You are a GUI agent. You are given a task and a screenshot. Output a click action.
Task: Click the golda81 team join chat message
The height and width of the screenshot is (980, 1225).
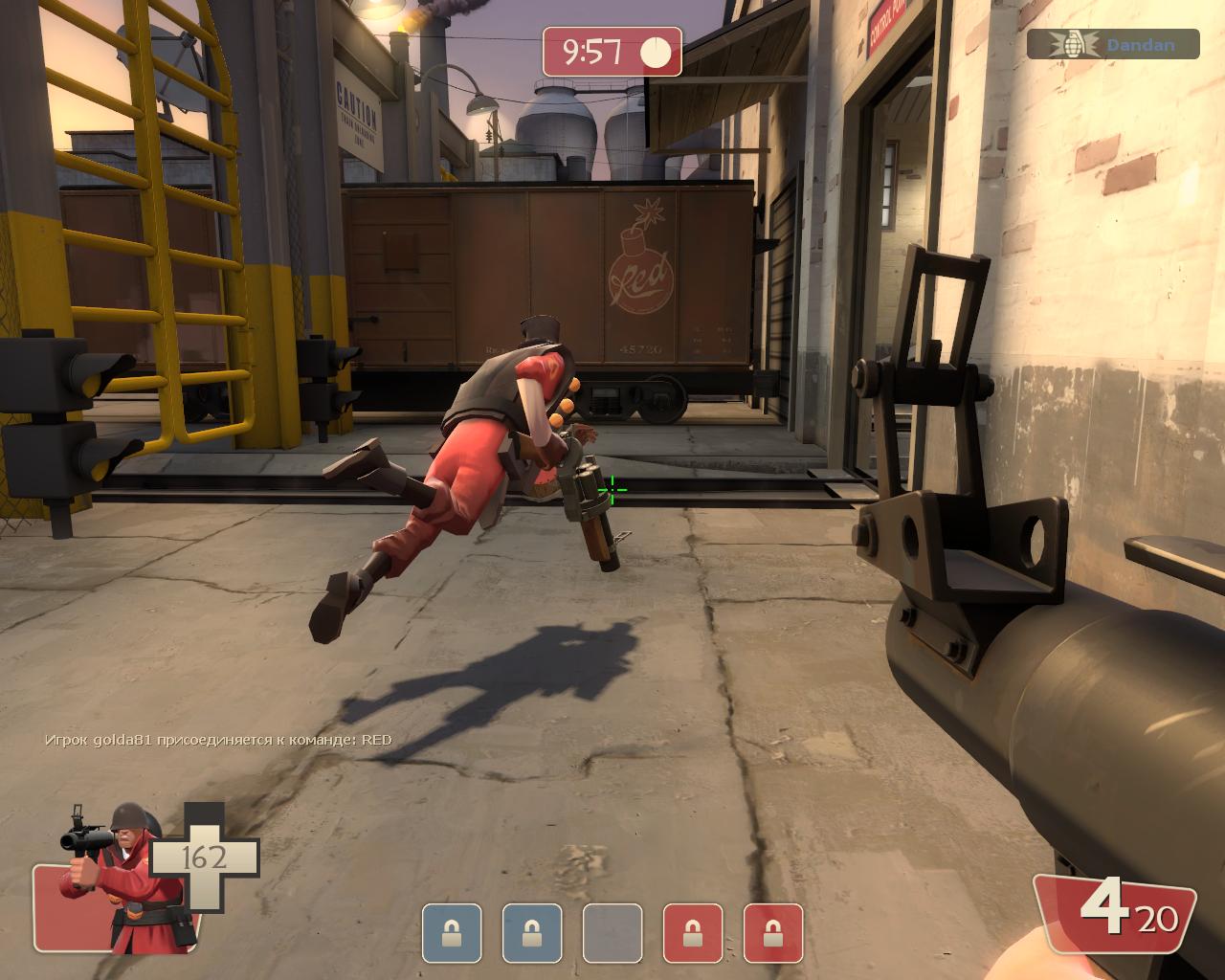point(218,739)
